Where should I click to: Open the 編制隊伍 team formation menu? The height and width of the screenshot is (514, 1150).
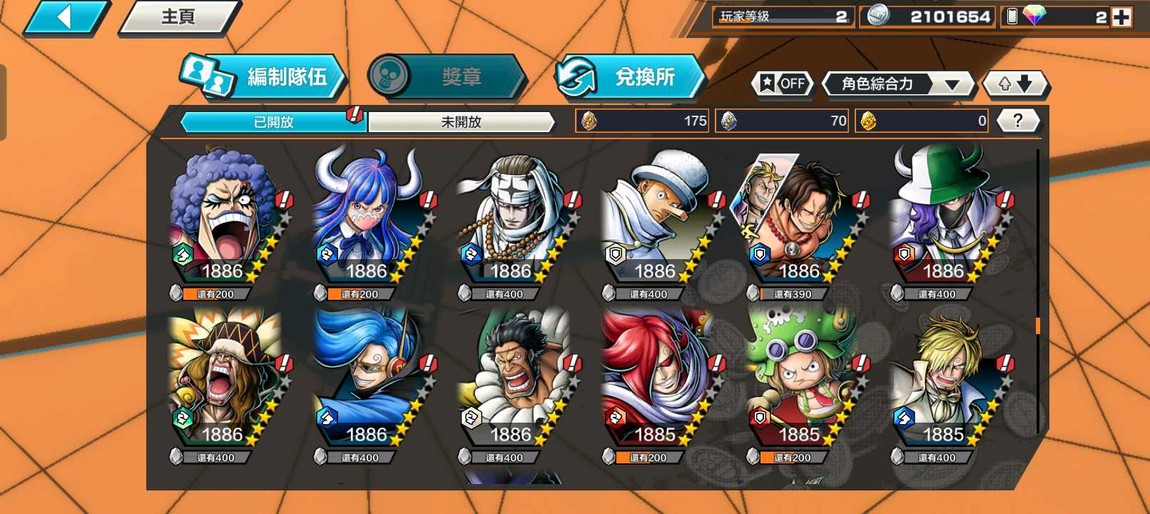tap(263, 77)
